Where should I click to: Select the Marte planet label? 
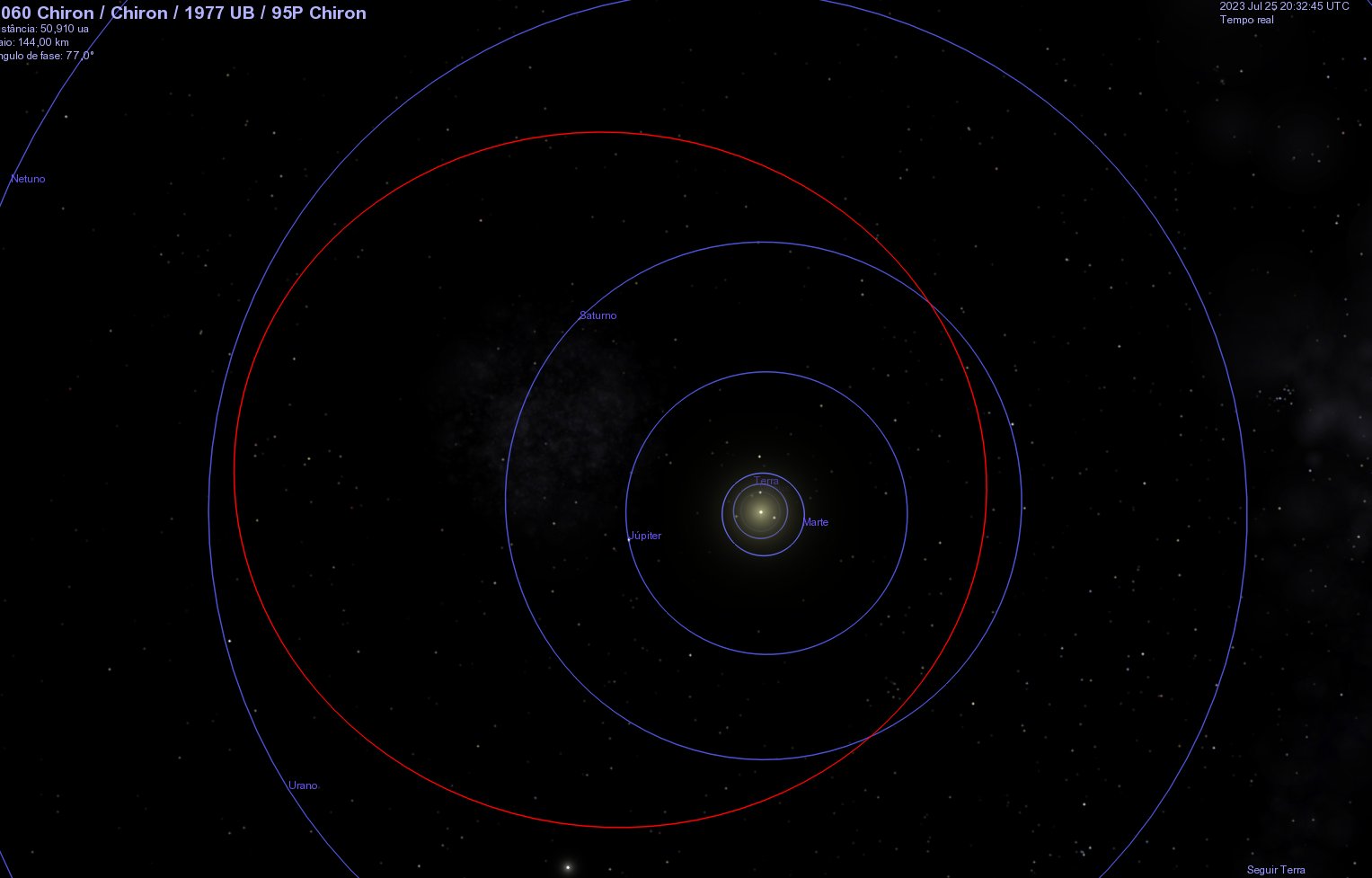(815, 522)
